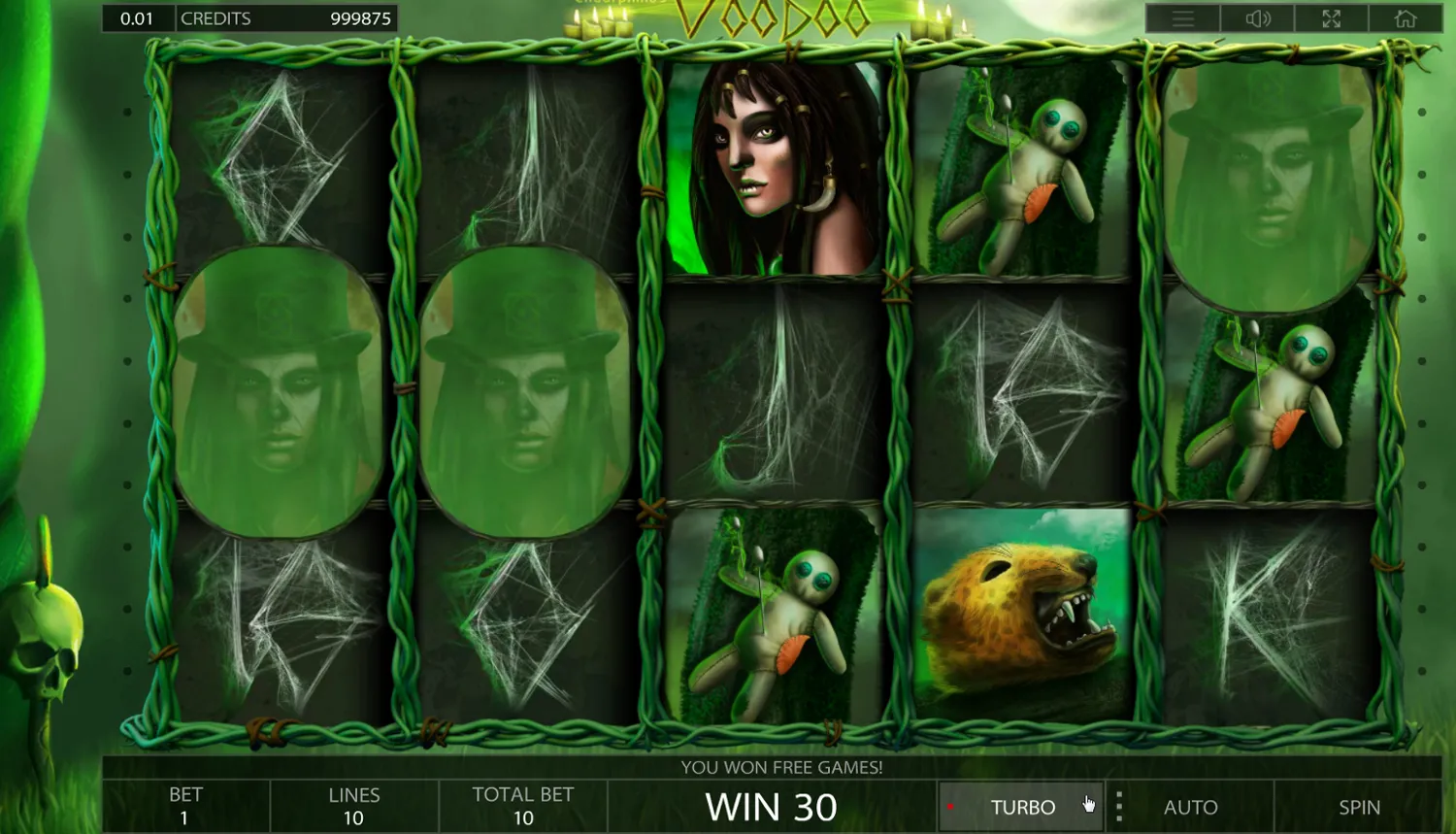Toggle Turbo mode on or off

coord(1024,807)
